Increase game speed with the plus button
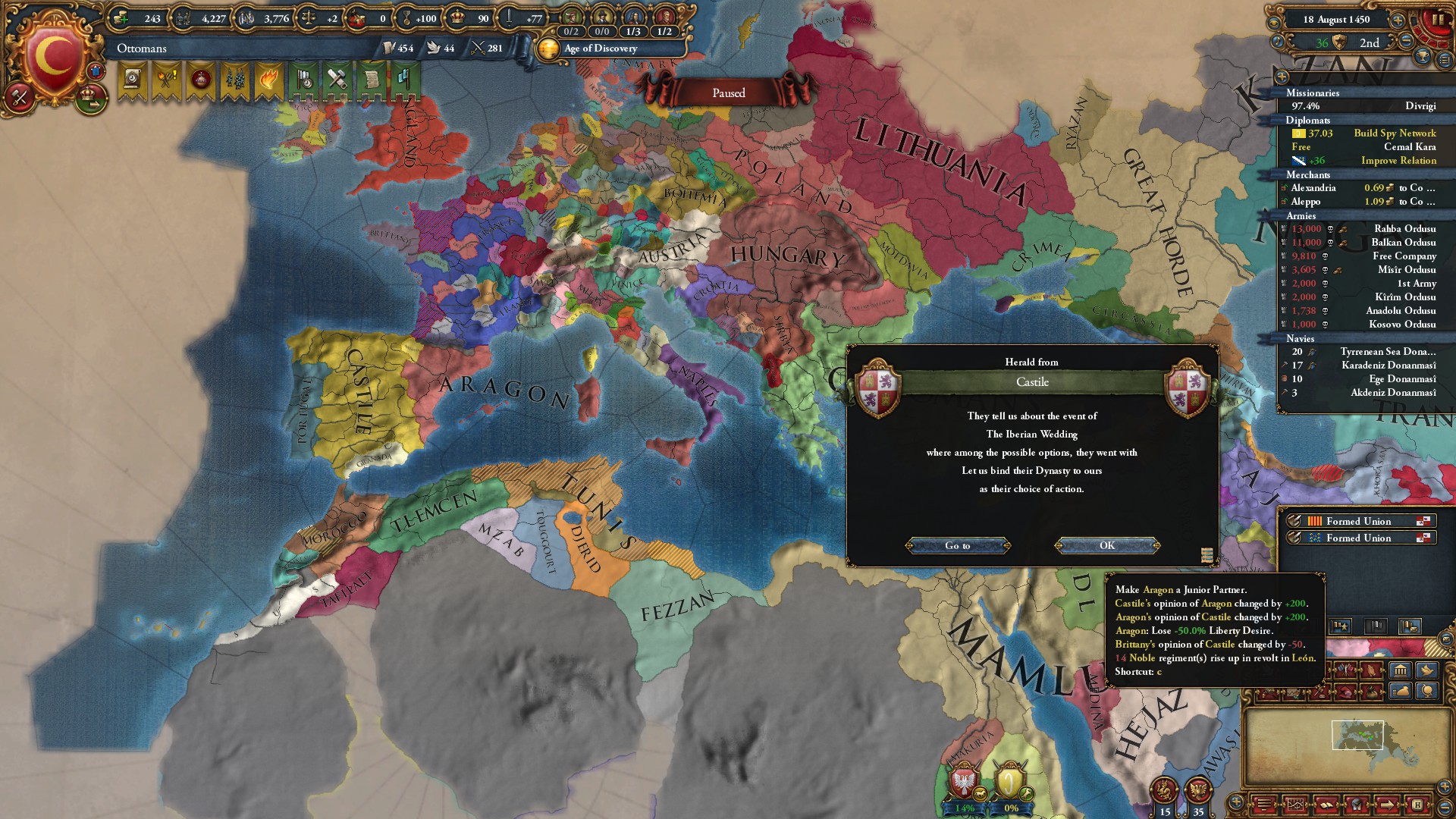This screenshot has height=819, width=1456. (x=1397, y=20)
